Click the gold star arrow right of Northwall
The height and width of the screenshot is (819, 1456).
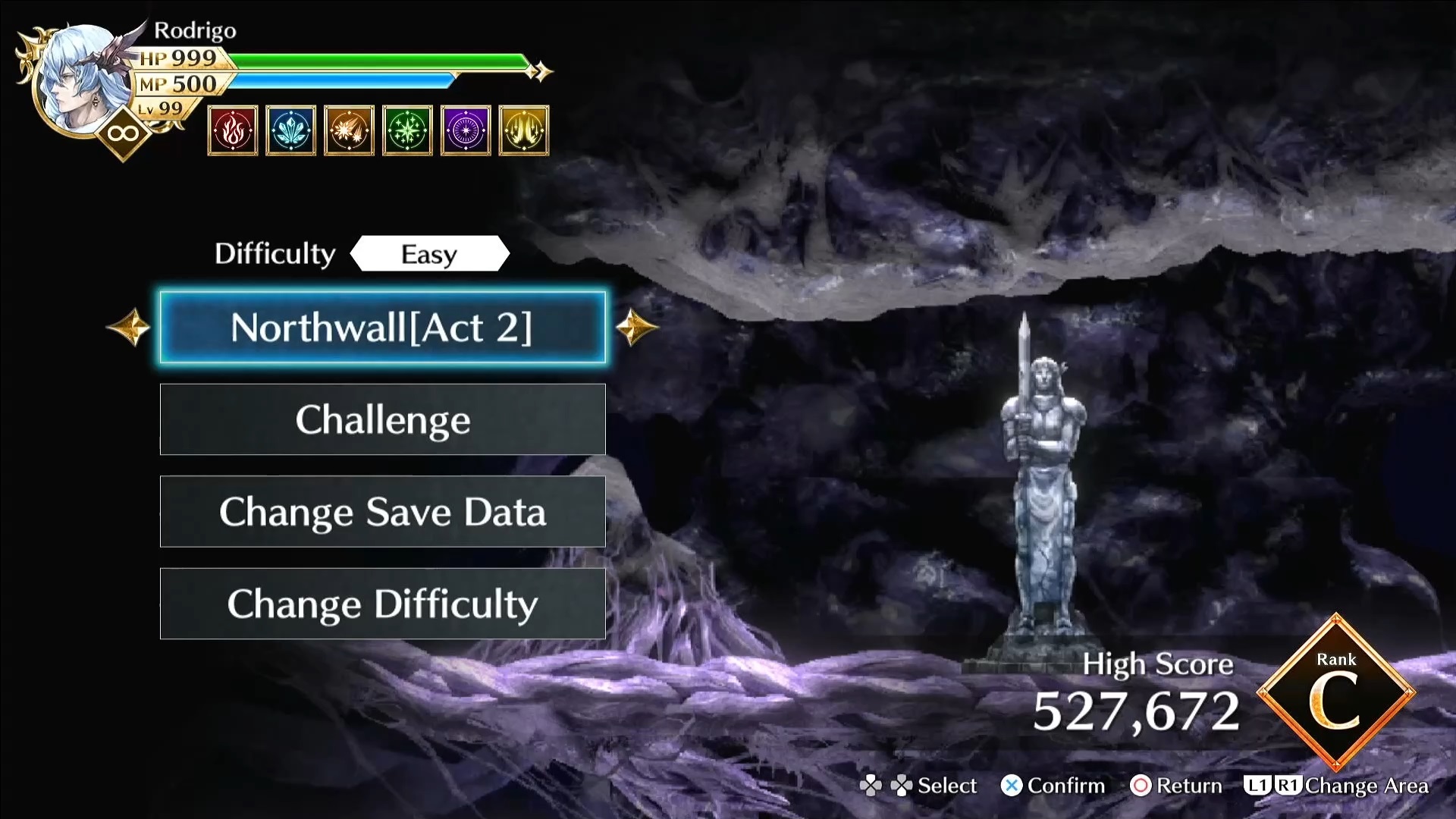pos(635,328)
